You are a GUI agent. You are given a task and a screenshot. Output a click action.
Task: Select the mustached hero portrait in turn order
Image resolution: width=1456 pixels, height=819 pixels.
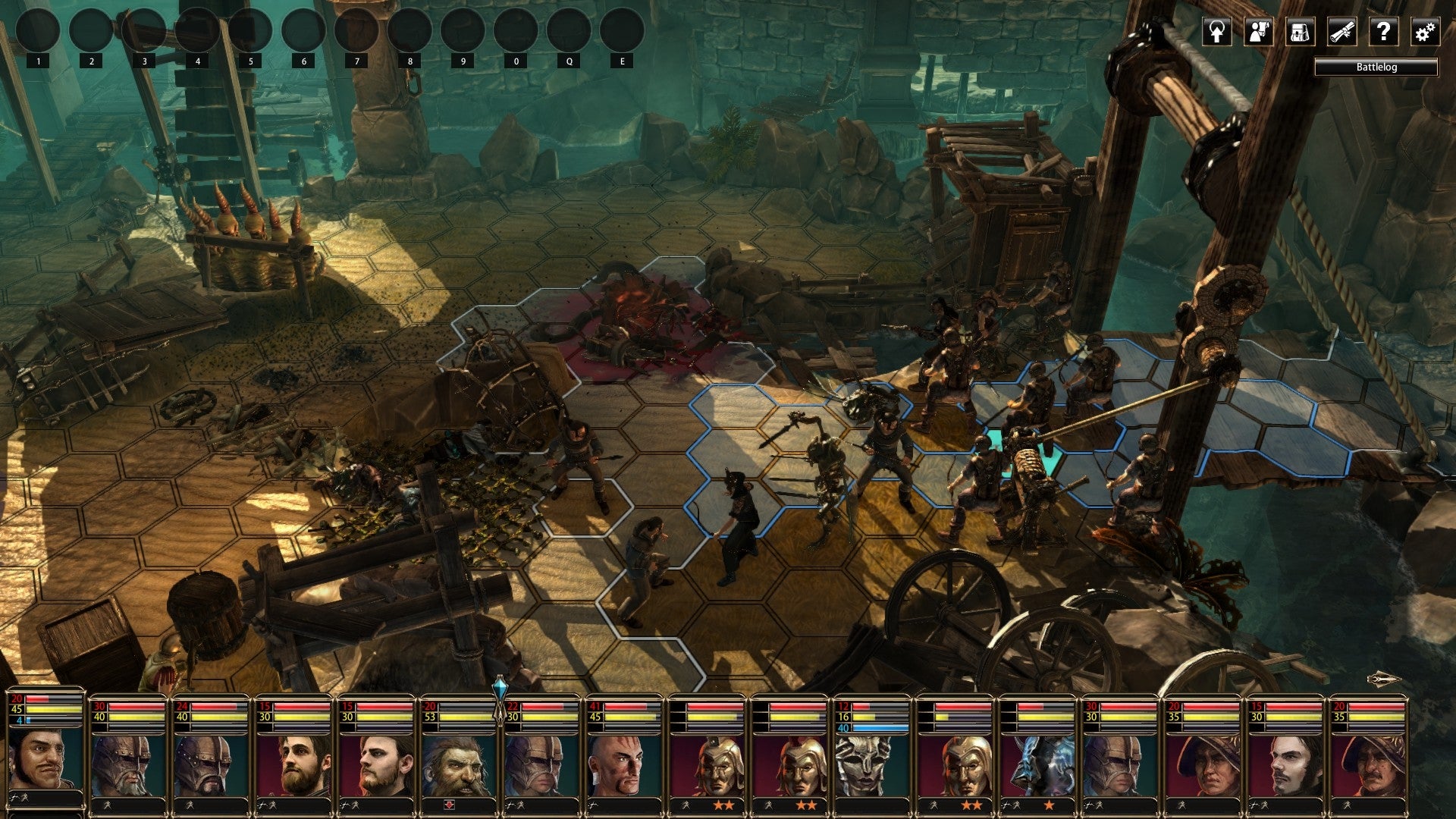click(x=45, y=758)
